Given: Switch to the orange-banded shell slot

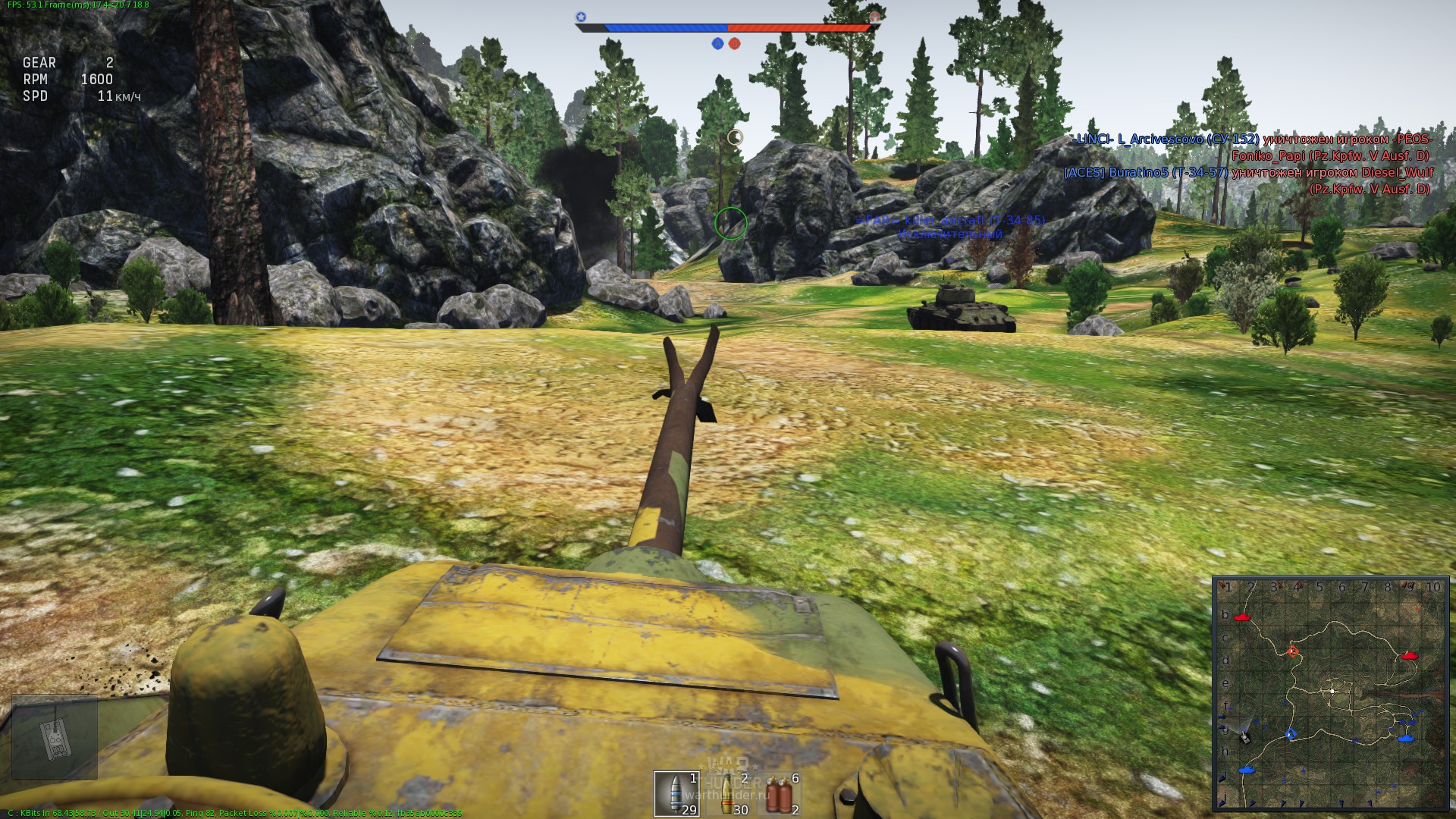Looking at the screenshot, I should (x=731, y=793).
